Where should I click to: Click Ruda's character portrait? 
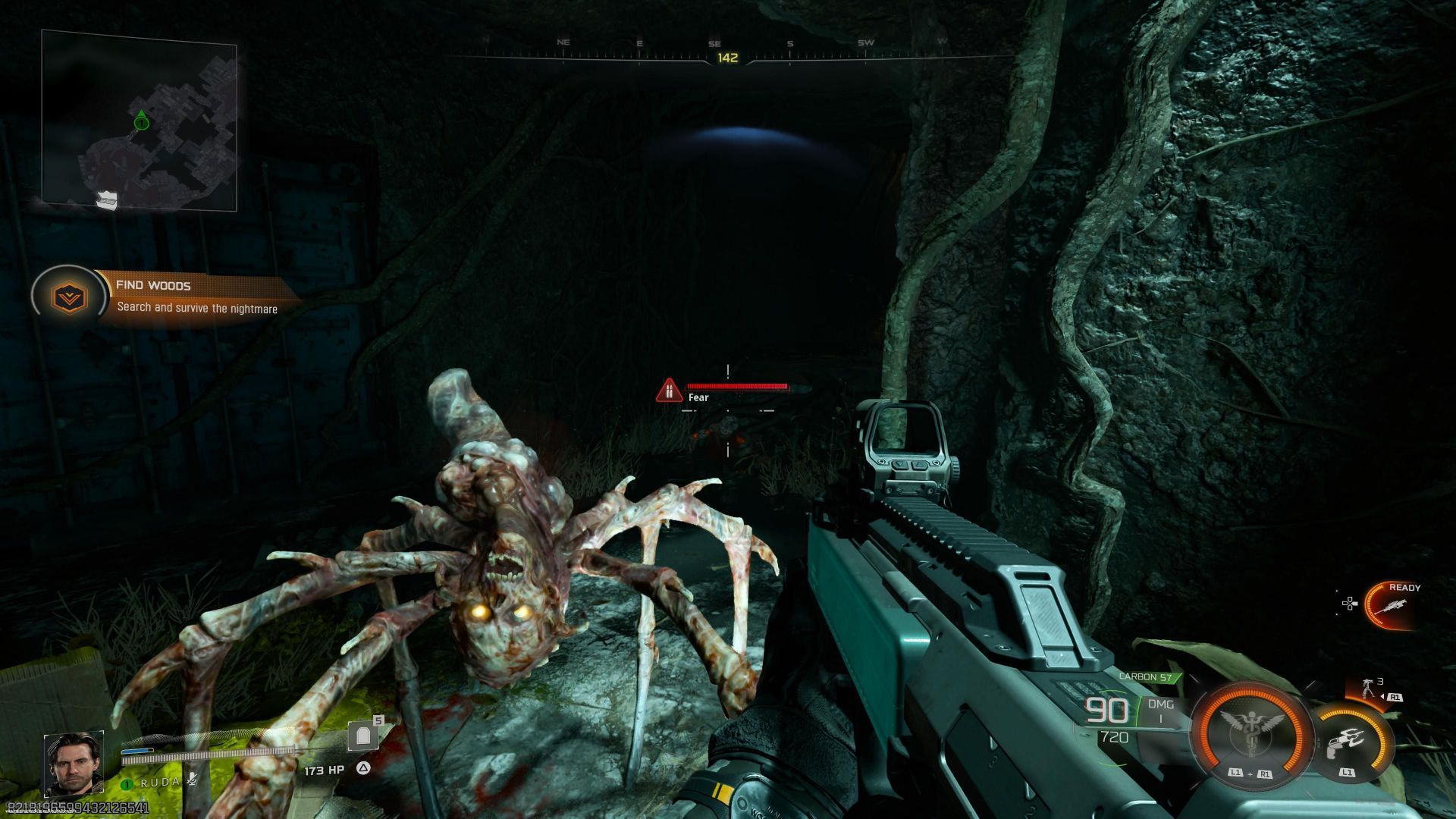coord(73,762)
